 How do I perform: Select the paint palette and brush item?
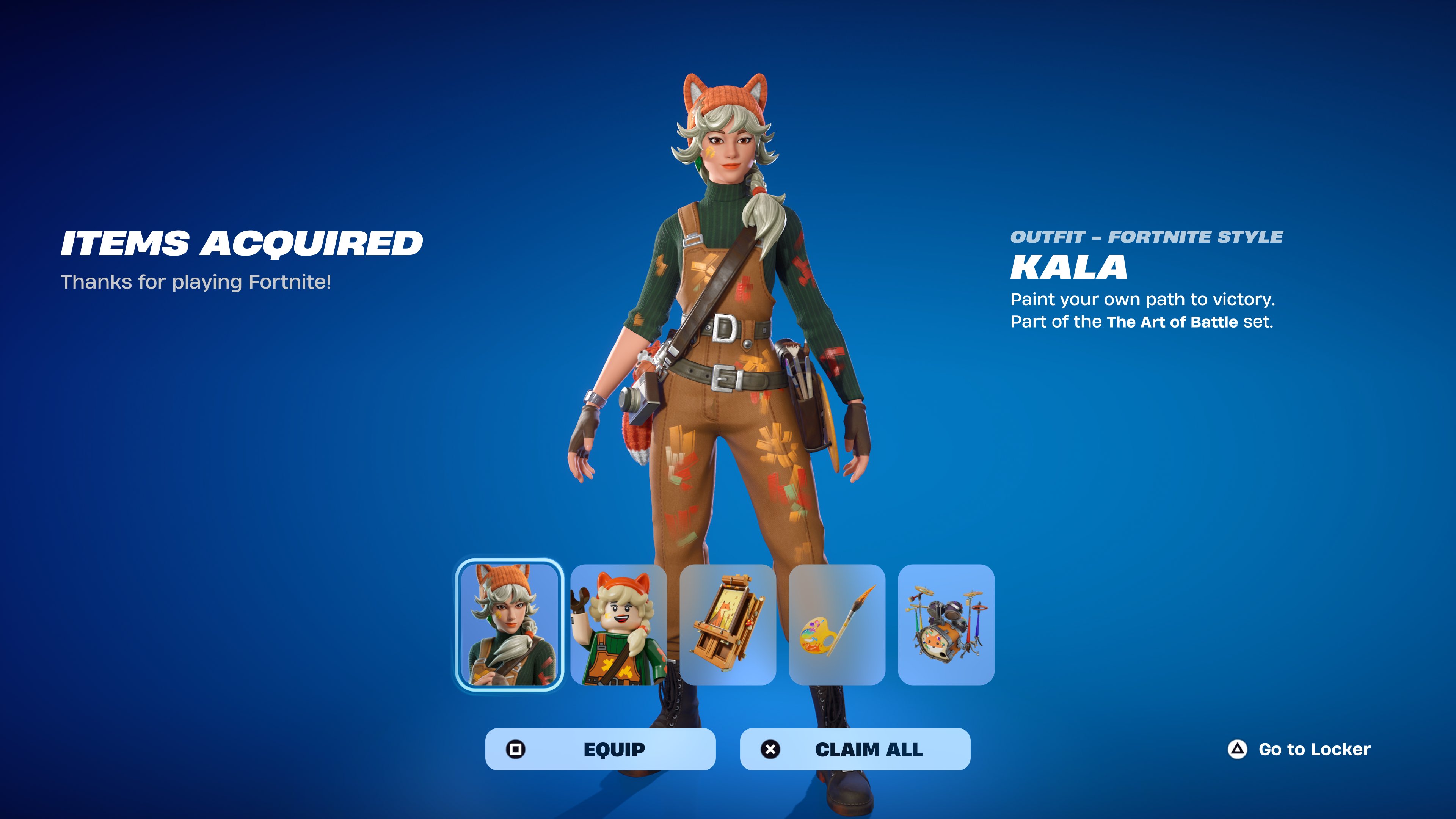[836, 624]
